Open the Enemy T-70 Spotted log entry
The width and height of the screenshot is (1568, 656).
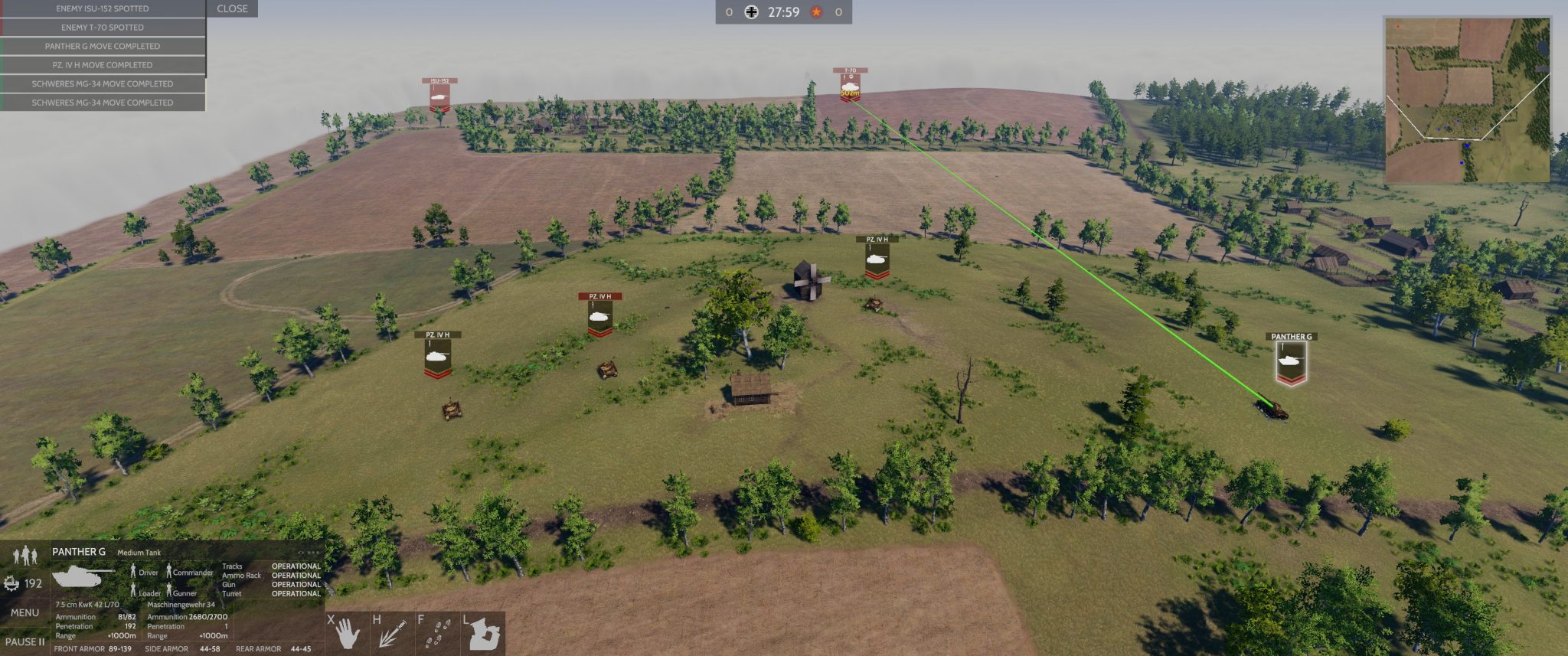pyautogui.click(x=103, y=28)
